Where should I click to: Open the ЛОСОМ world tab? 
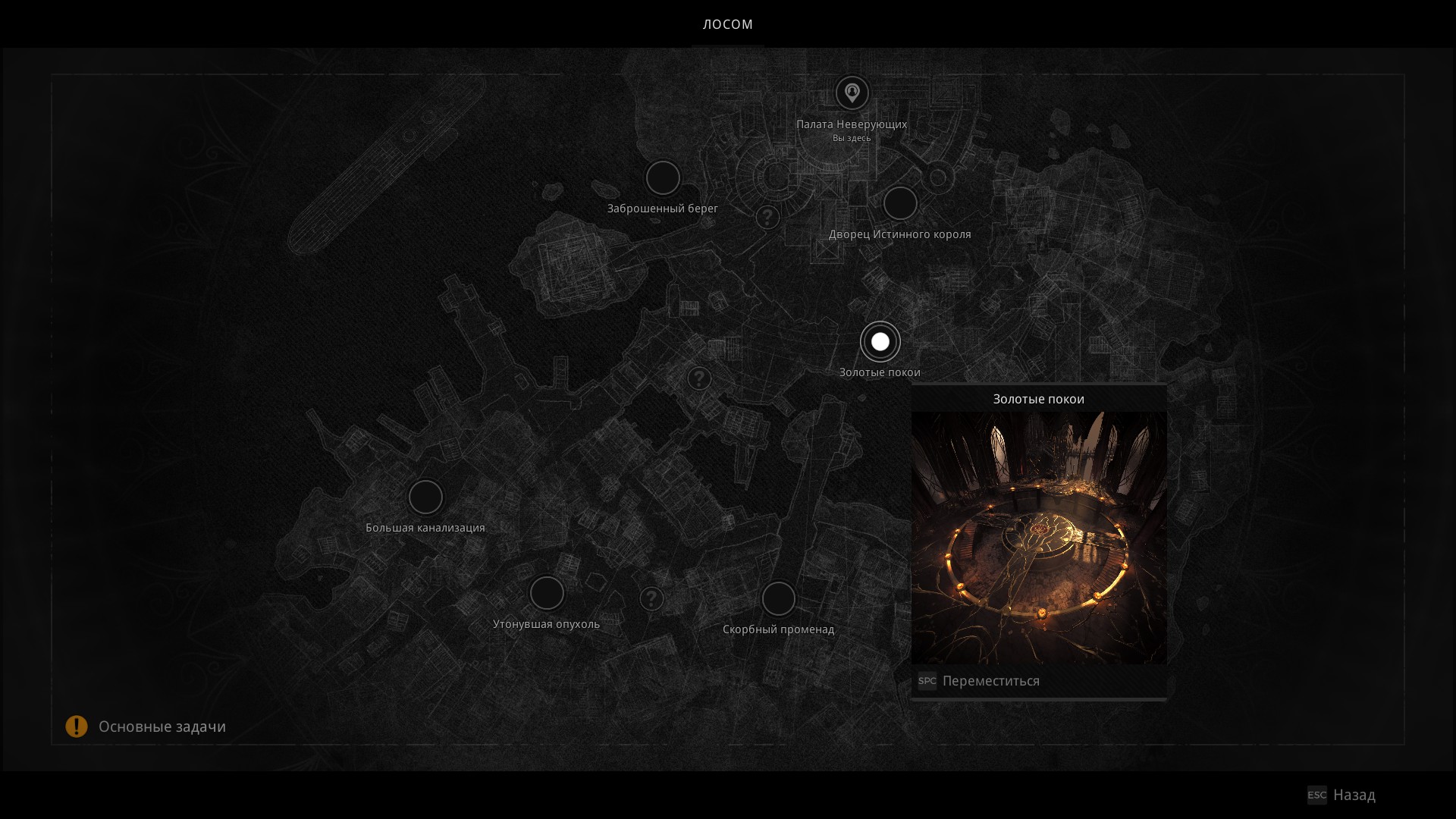pyautogui.click(x=727, y=24)
